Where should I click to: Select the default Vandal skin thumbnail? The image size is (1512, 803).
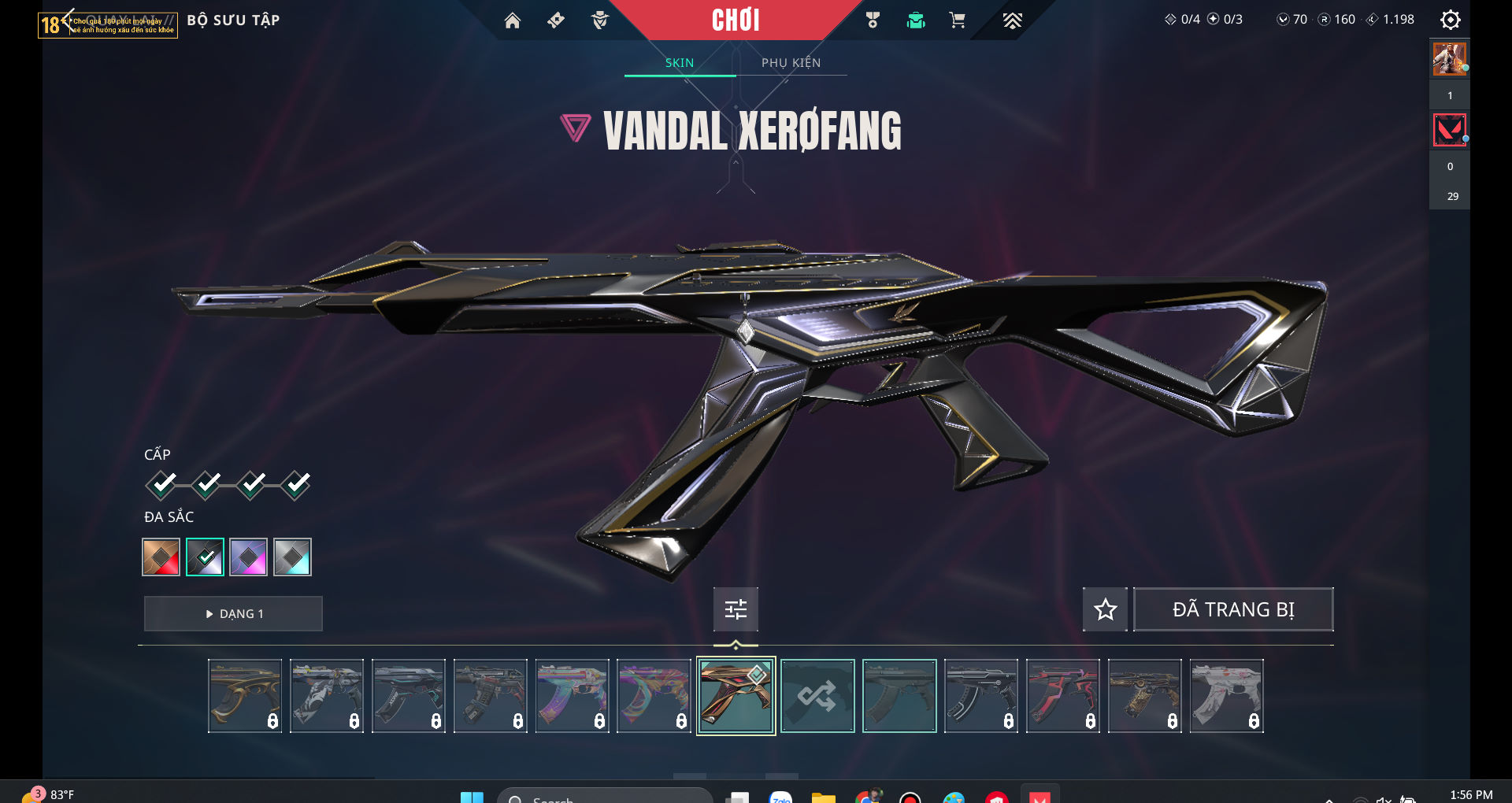pos(899,696)
